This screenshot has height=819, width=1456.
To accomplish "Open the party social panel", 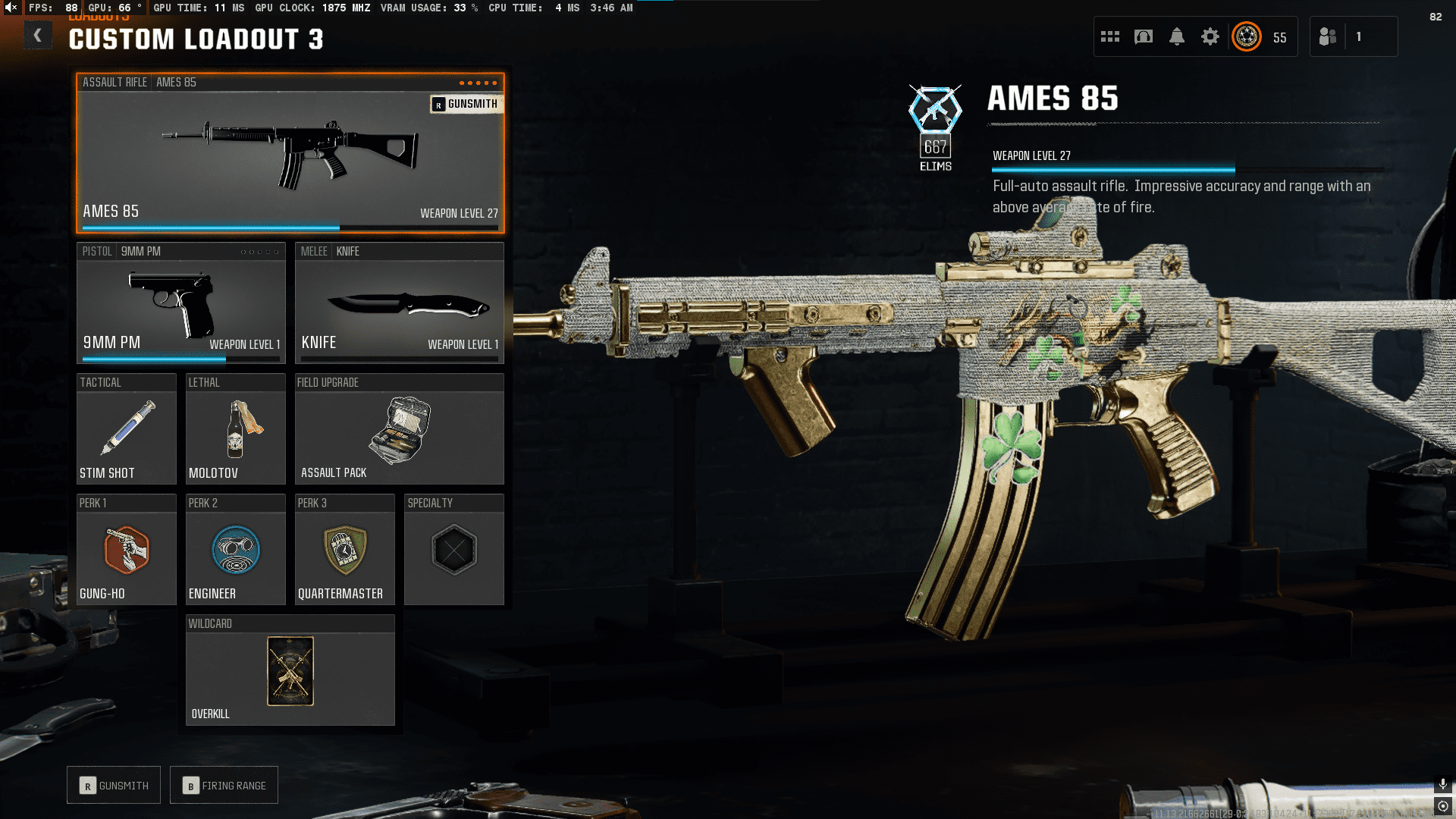I will click(x=1329, y=36).
